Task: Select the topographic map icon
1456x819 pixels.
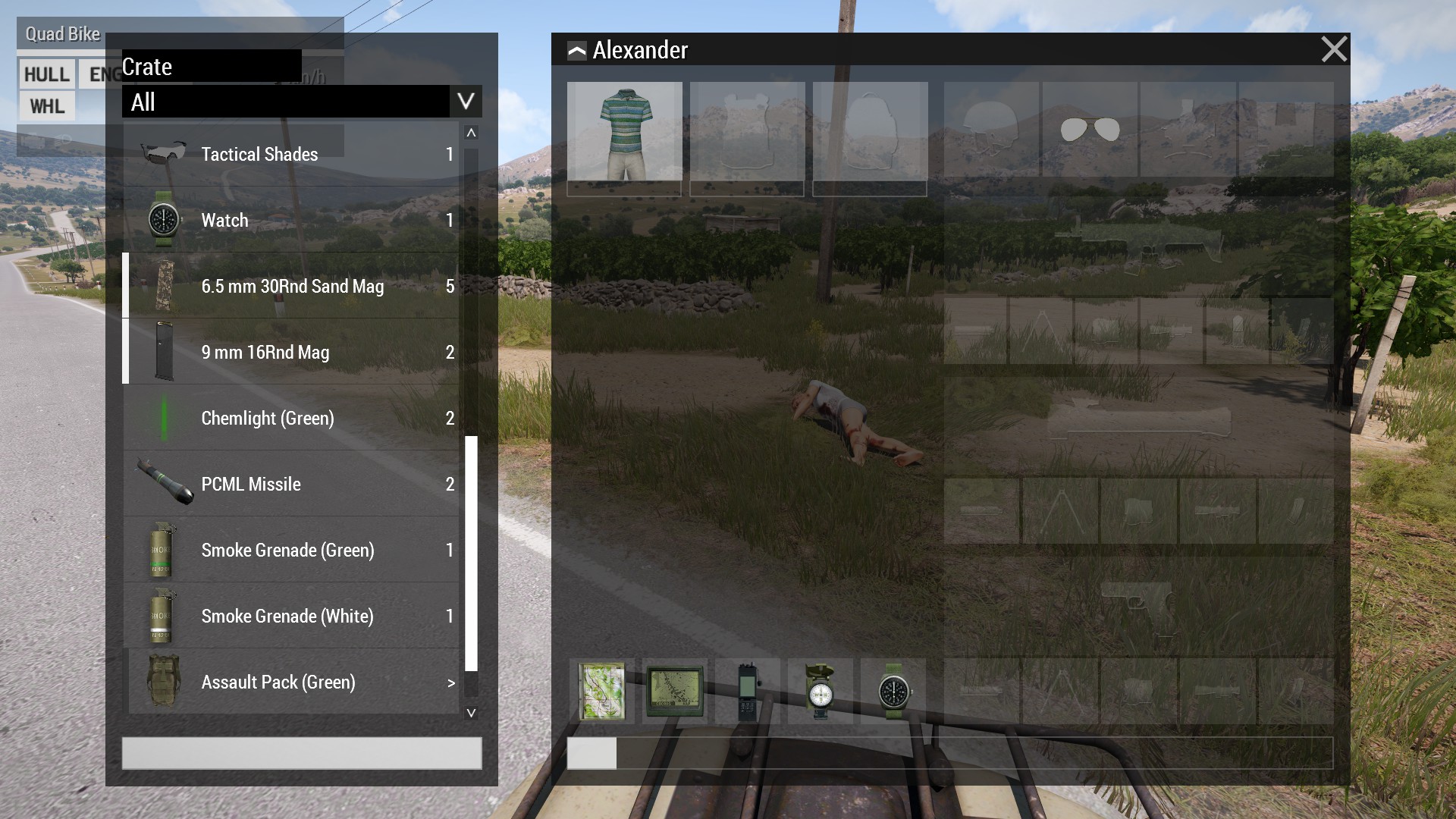Action: click(x=603, y=692)
